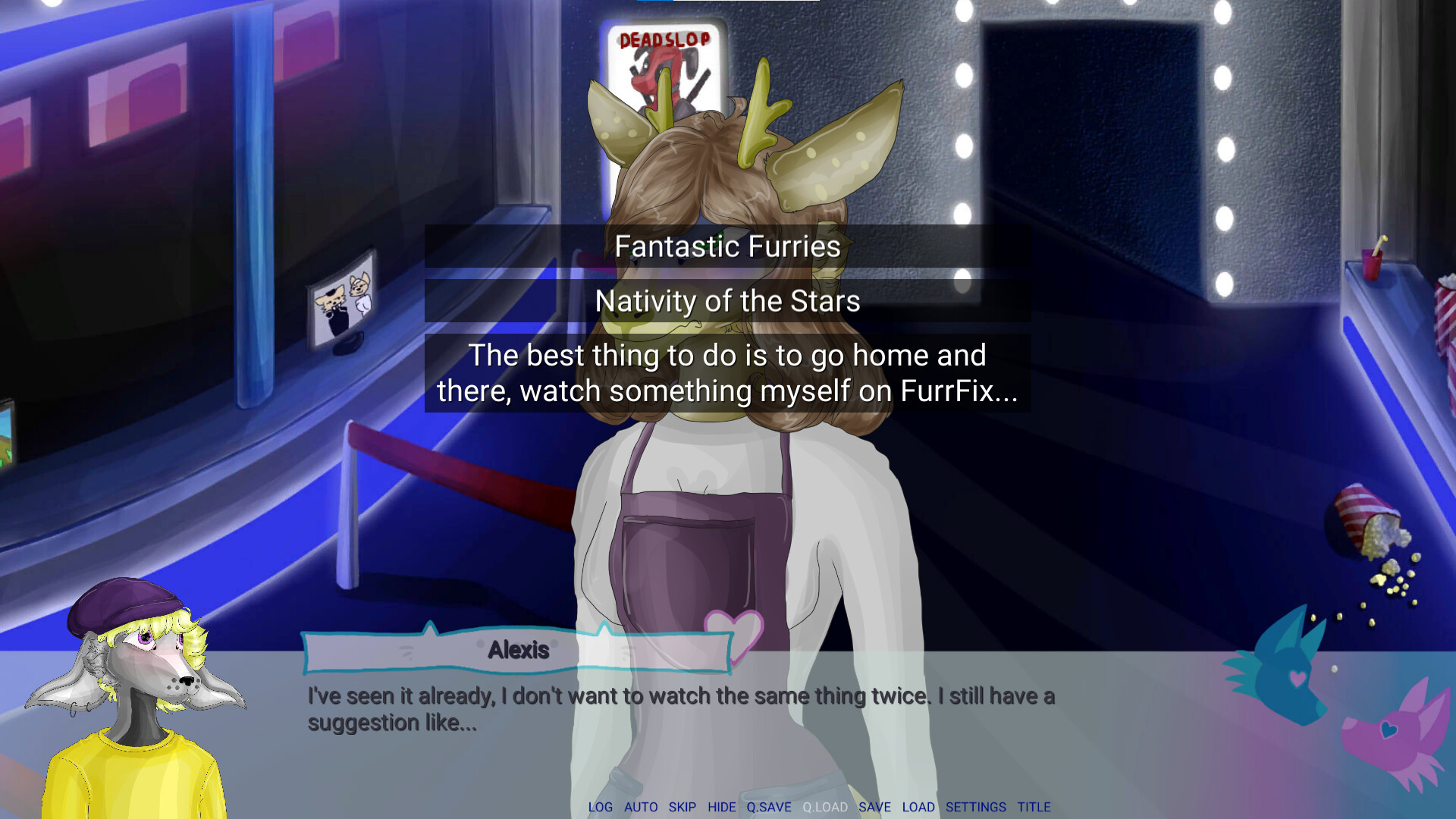
Task: Perform a Q.SAVE
Action: coord(769,807)
